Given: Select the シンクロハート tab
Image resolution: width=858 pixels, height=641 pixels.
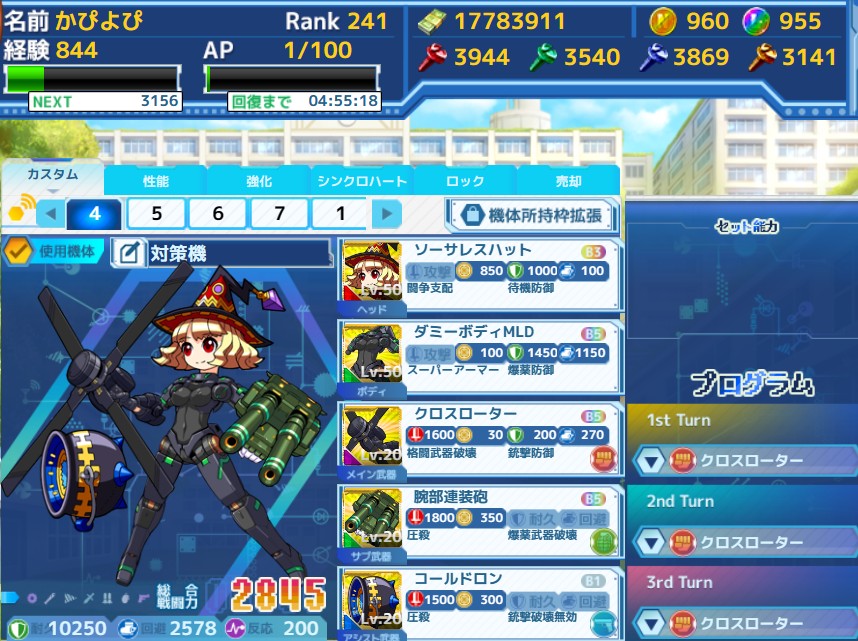Looking at the screenshot, I should (x=362, y=181).
